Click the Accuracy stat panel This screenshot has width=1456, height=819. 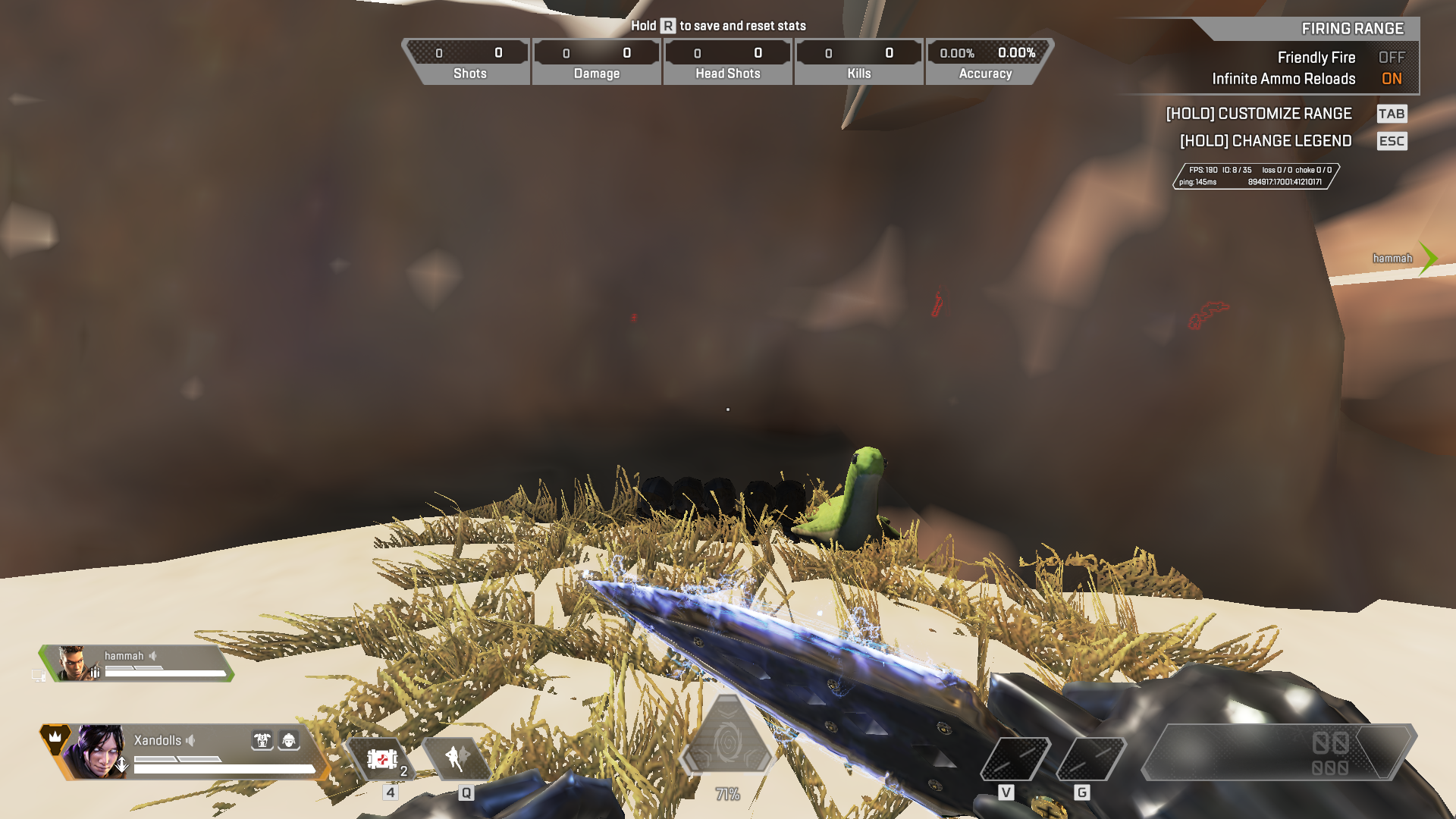986,61
